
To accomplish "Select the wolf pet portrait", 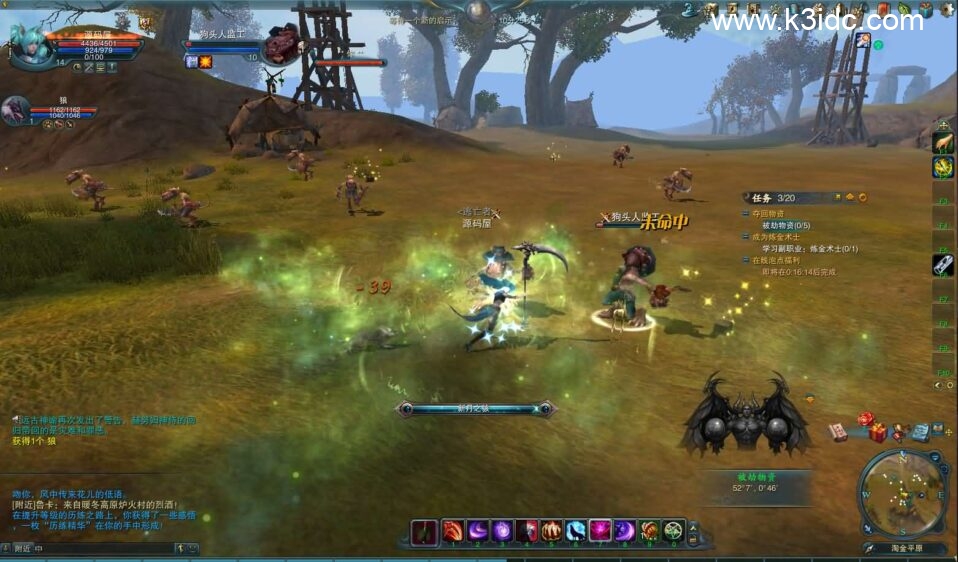I will coord(15,108).
